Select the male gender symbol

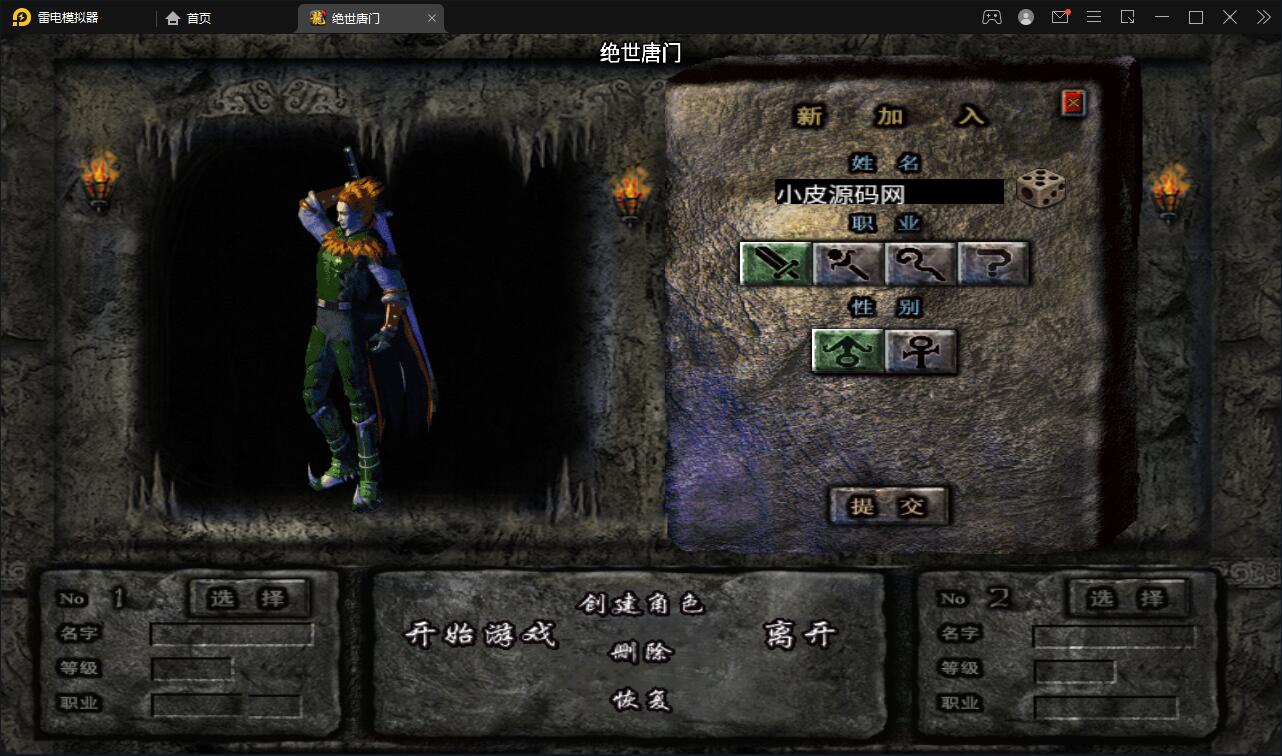846,351
